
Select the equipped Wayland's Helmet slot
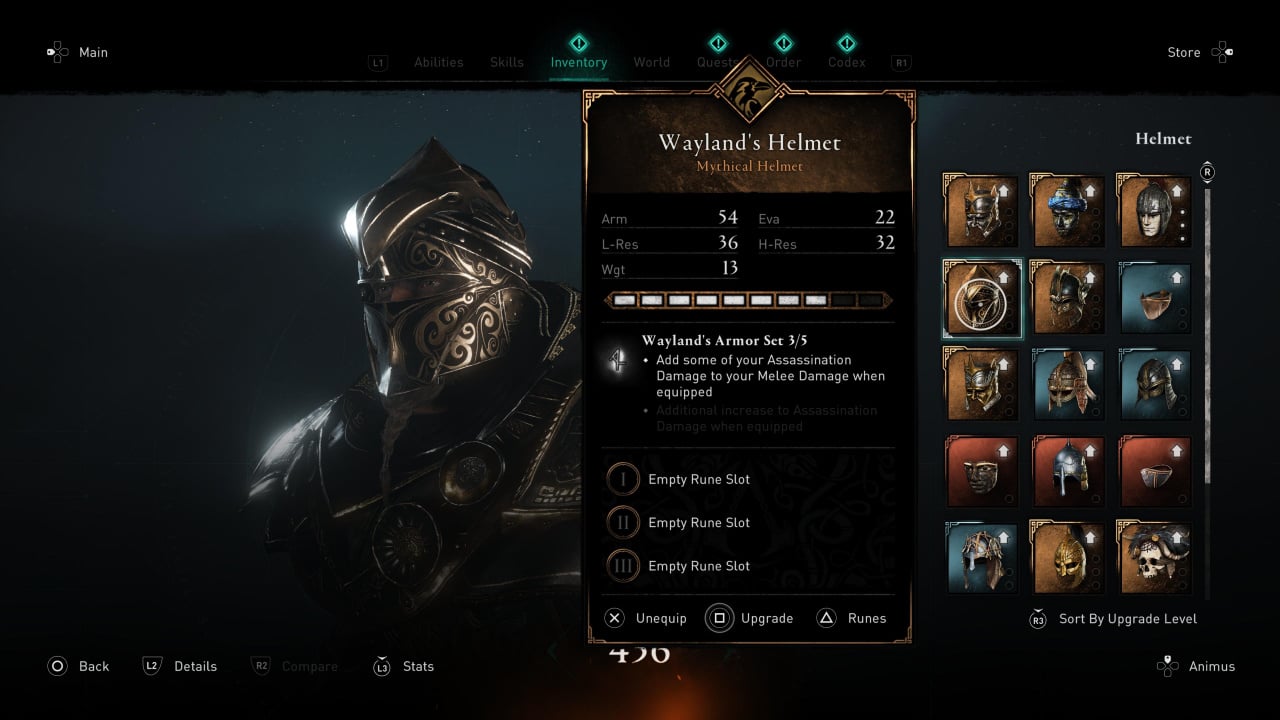[982, 298]
